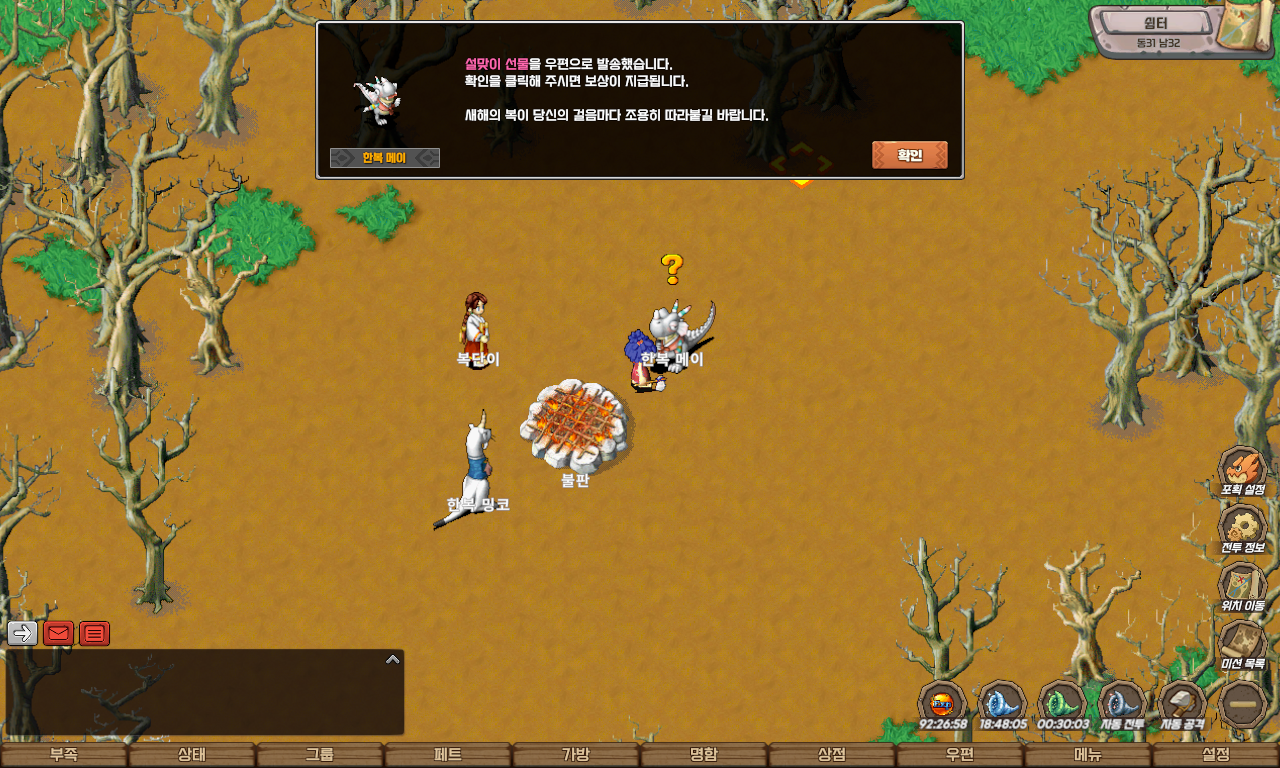This screenshot has width=1280, height=768.
Task: Toggle 자동 공격 auto attack
Action: [x=1182, y=703]
